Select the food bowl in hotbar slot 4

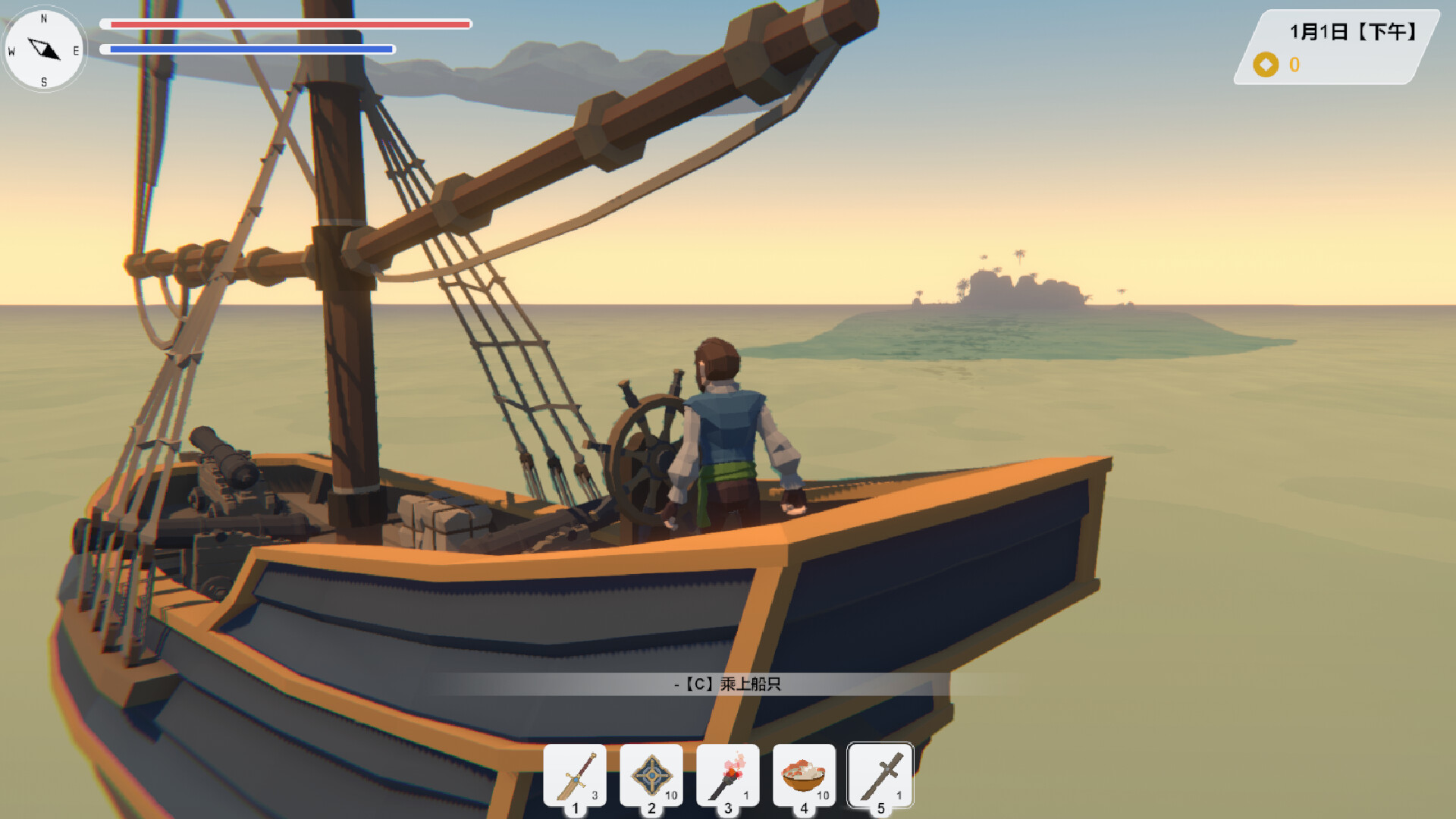[x=804, y=773]
